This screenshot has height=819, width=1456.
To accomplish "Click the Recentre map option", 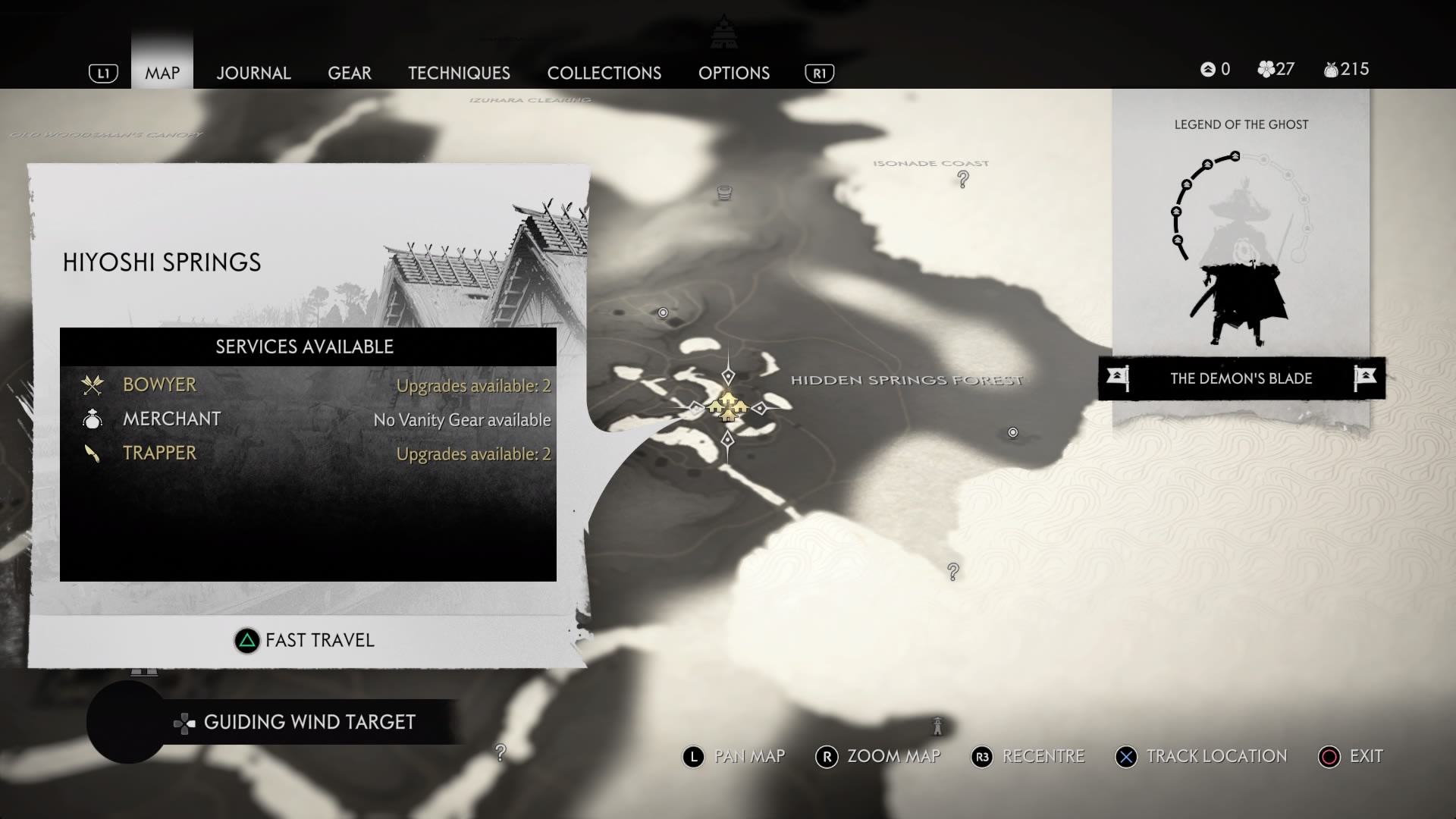I will 1028,757.
